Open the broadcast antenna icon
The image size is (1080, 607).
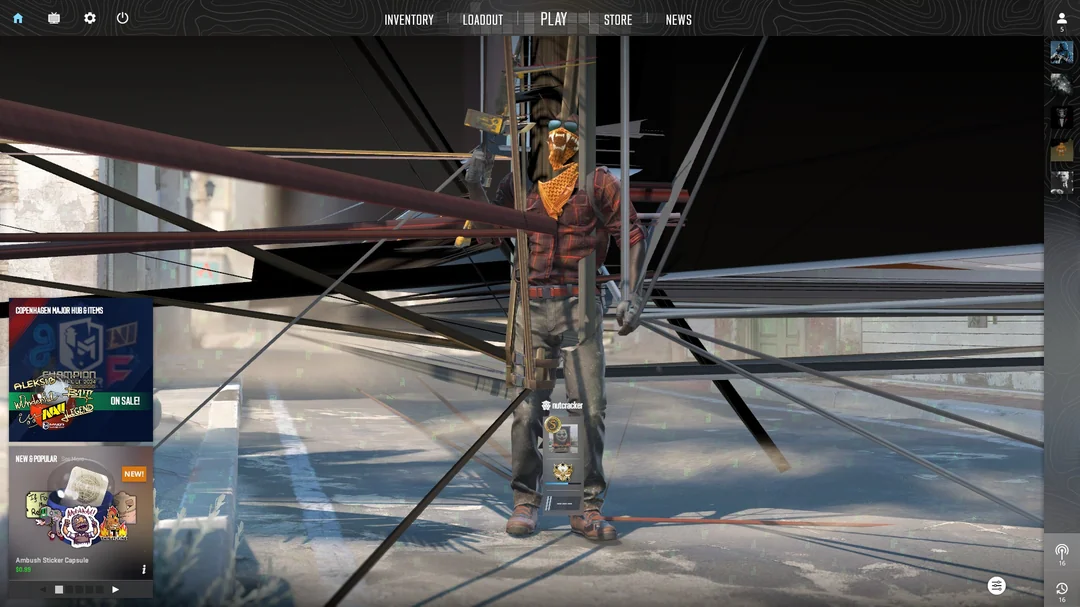(1062, 551)
